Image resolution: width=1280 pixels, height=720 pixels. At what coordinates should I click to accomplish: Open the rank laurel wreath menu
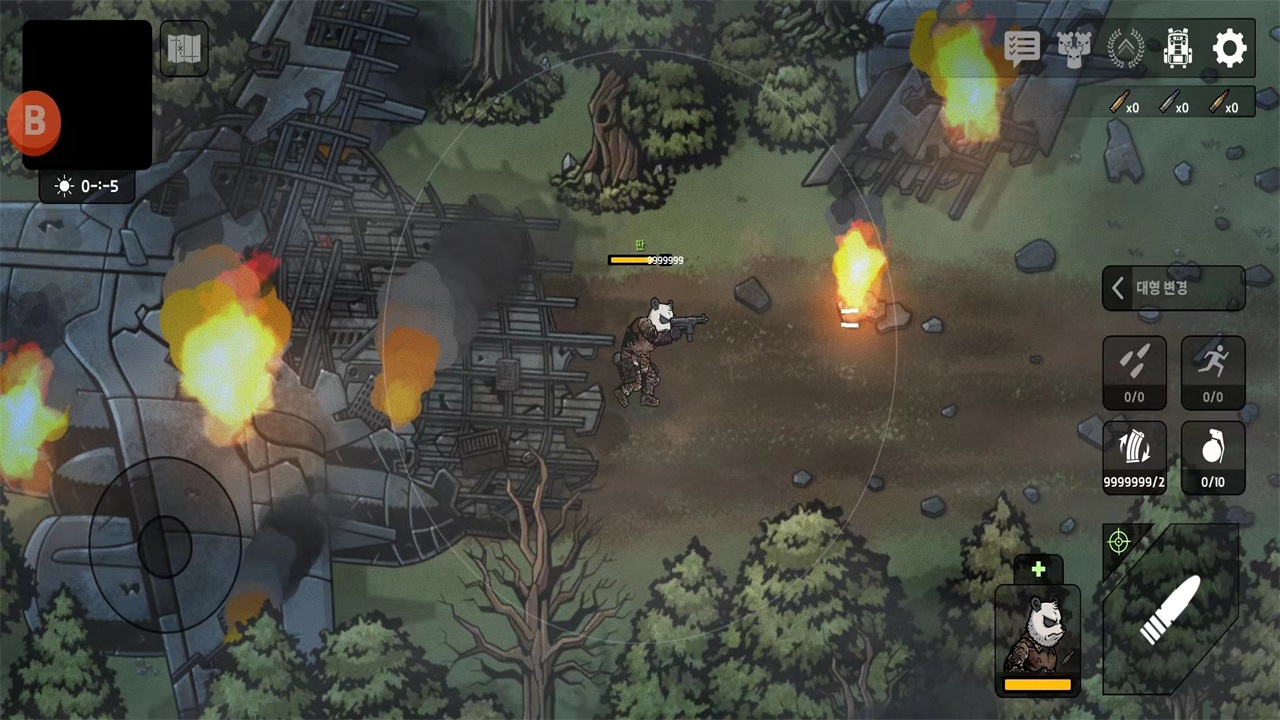[x=1126, y=48]
